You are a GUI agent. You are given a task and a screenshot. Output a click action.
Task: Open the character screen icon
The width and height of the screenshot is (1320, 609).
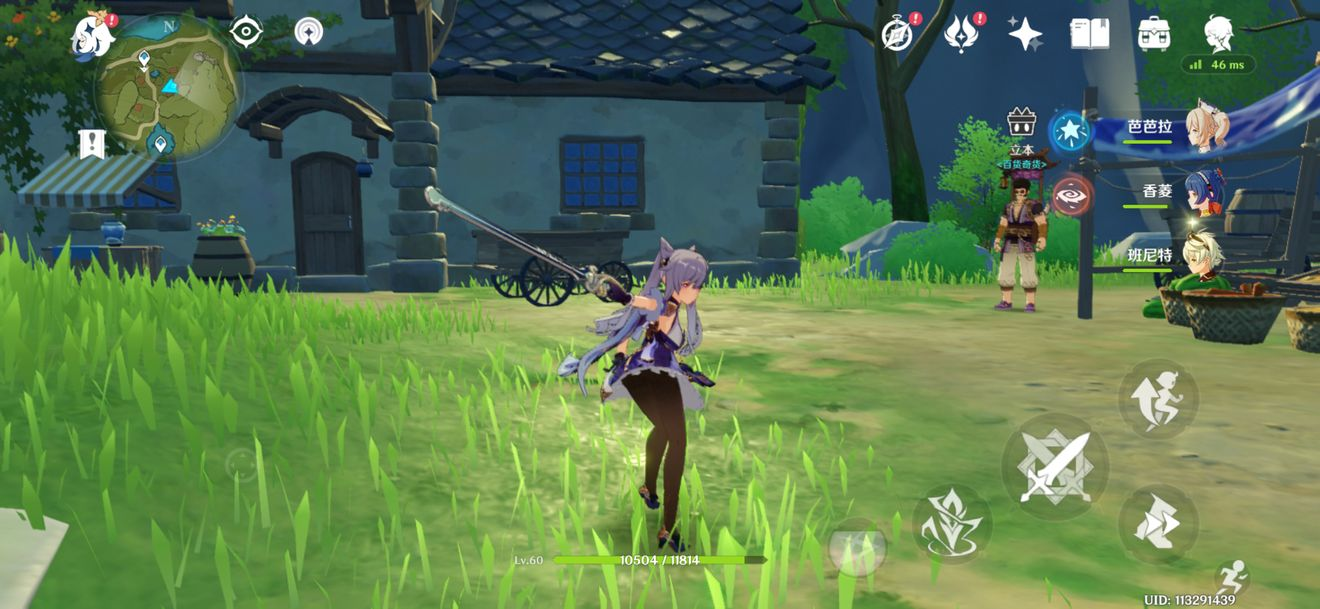[x=1218, y=34]
